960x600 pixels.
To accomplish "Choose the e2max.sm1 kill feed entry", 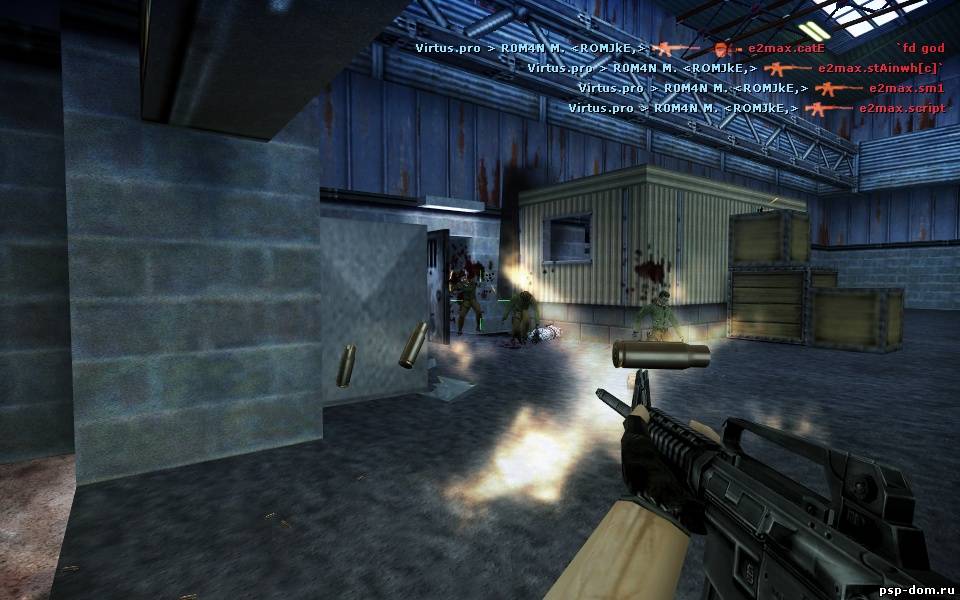I will click(761, 88).
